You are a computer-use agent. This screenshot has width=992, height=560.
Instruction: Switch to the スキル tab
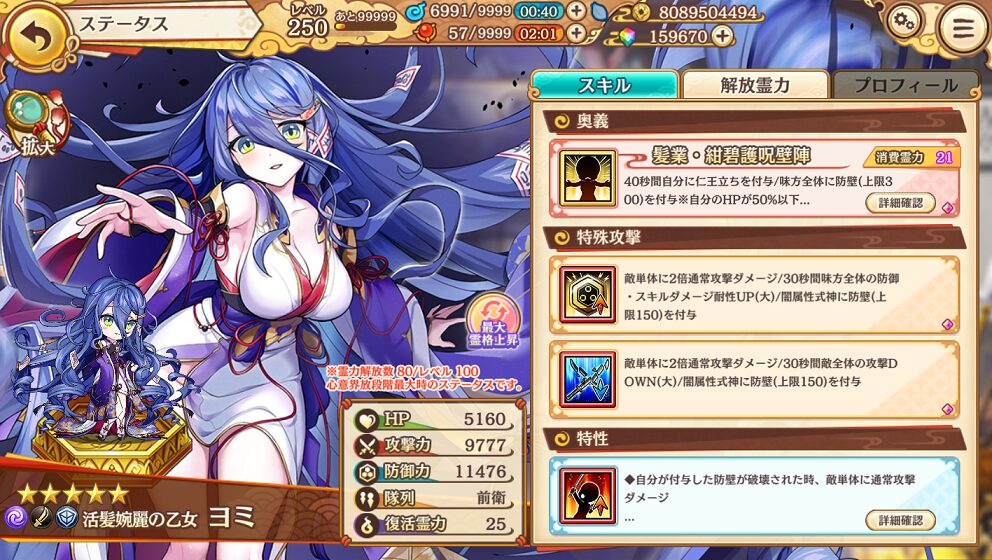tap(604, 85)
